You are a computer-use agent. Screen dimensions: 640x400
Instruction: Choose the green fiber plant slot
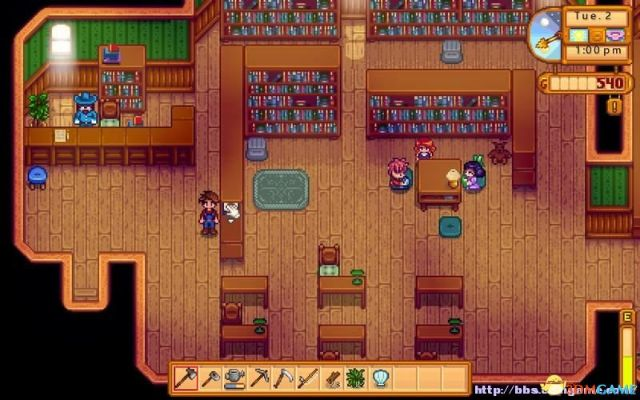pyautogui.click(x=355, y=378)
